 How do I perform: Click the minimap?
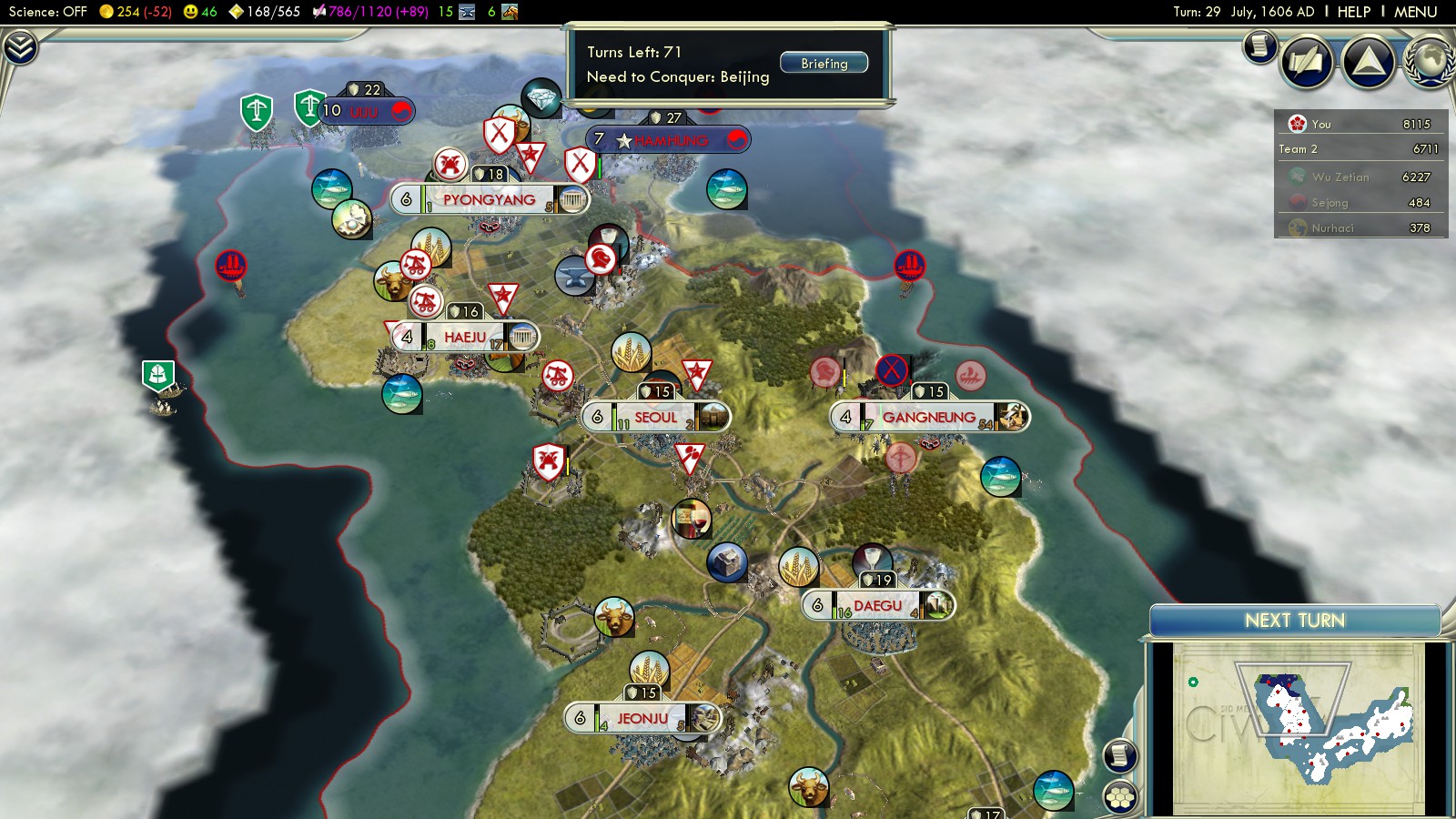(x=1298, y=728)
